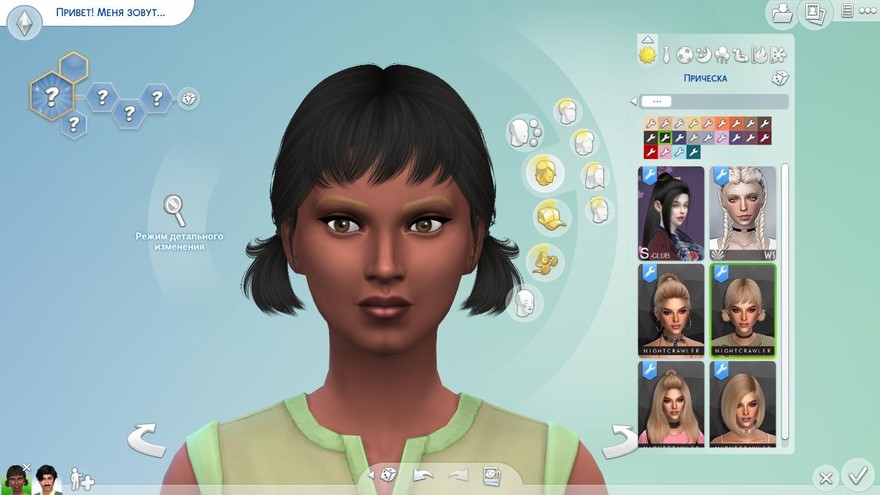Cancel with the X button beside checkmark
Viewport: 880px width, 495px height.
point(825,476)
